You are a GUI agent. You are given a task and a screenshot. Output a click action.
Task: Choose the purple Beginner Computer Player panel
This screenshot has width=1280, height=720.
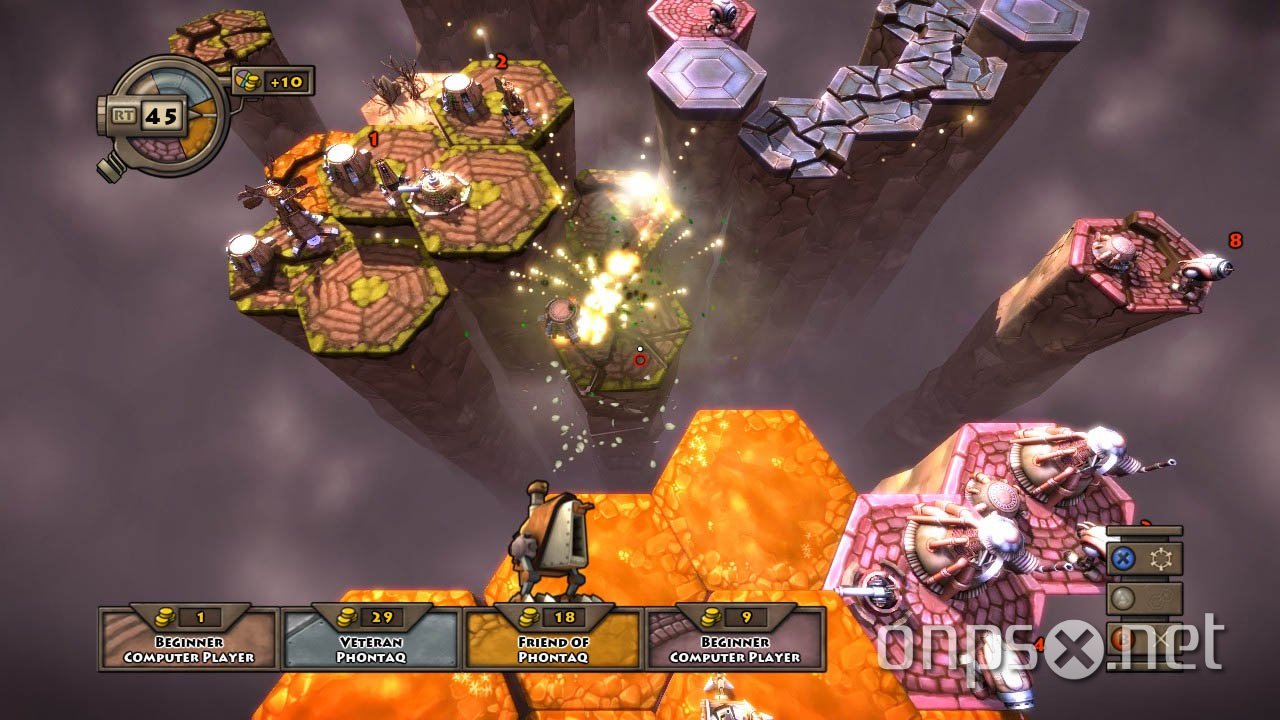click(x=735, y=638)
